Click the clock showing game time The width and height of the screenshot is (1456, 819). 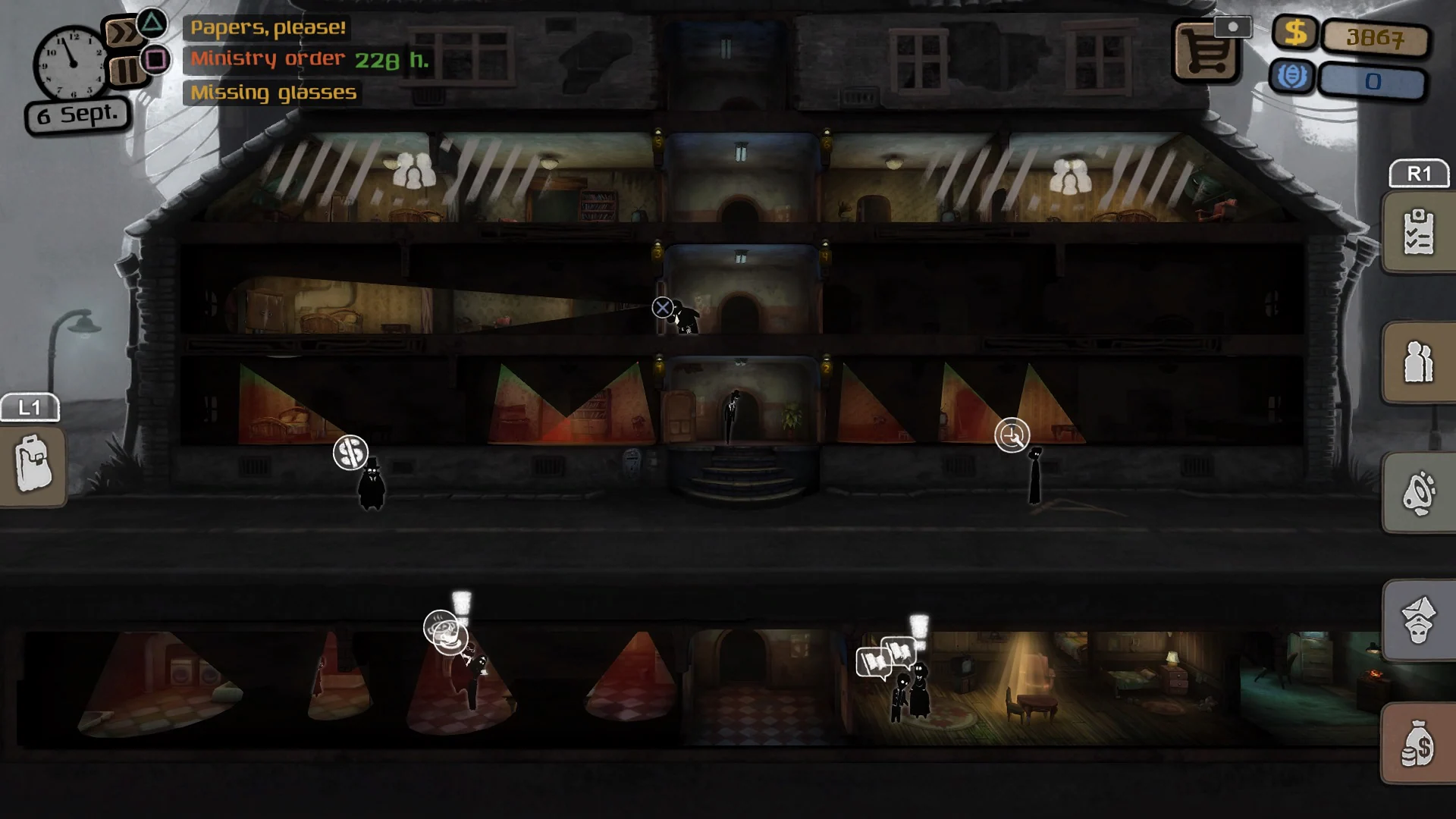pos(72,64)
